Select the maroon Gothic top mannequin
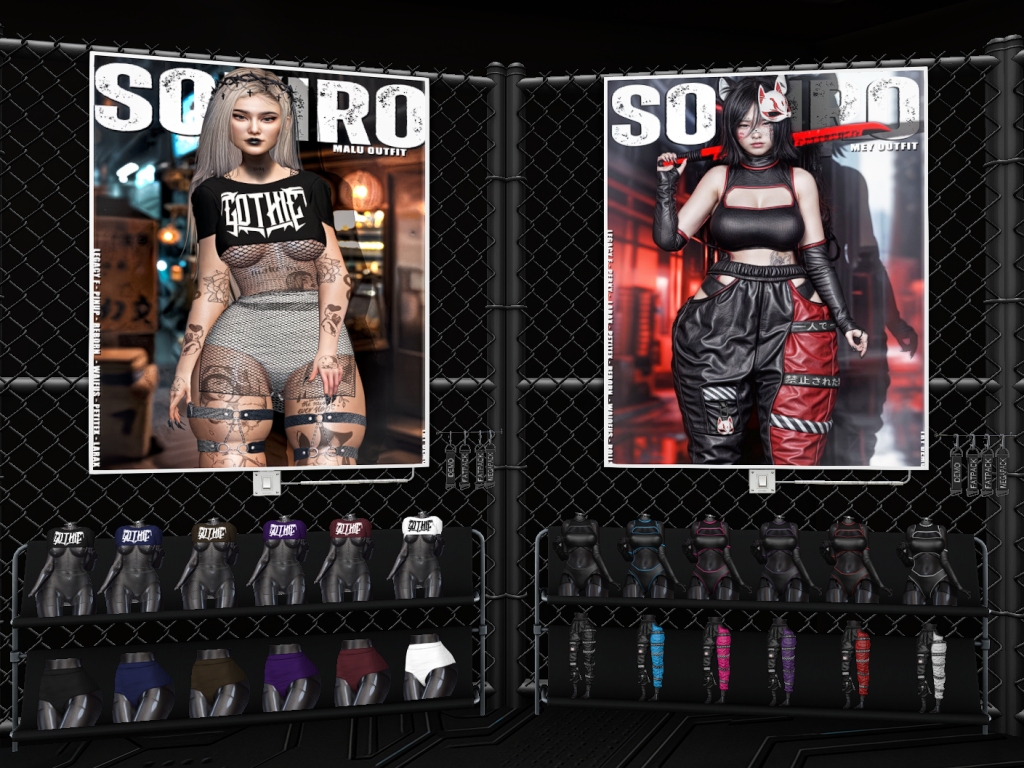 click(x=349, y=559)
